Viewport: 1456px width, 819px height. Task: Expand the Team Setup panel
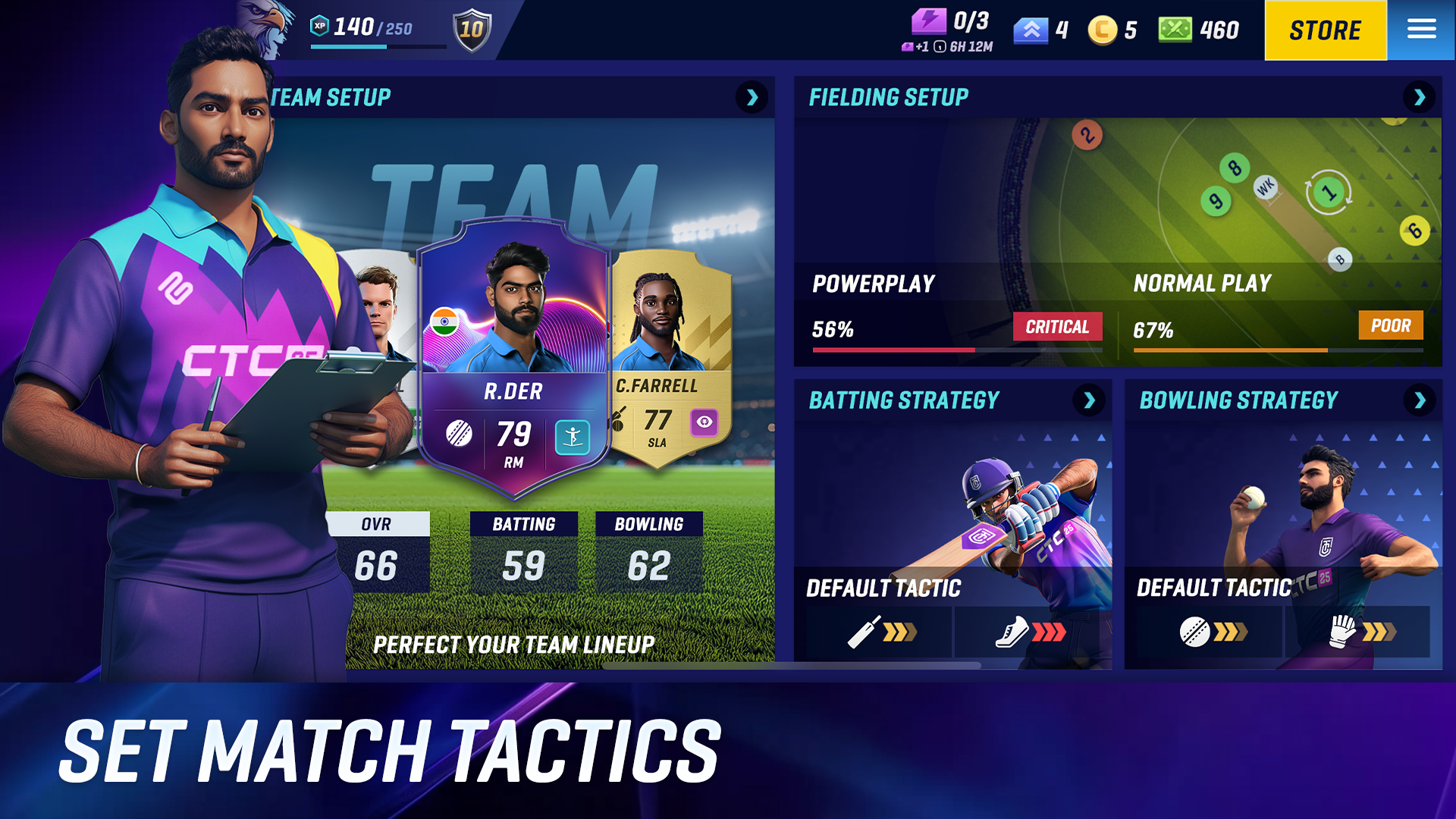(x=752, y=98)
